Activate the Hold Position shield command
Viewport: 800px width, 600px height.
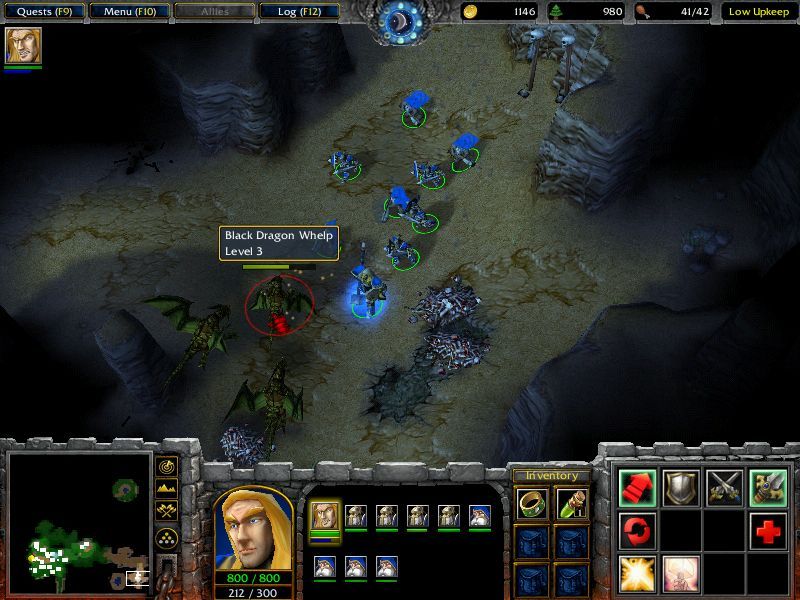(x=681, y=487)
